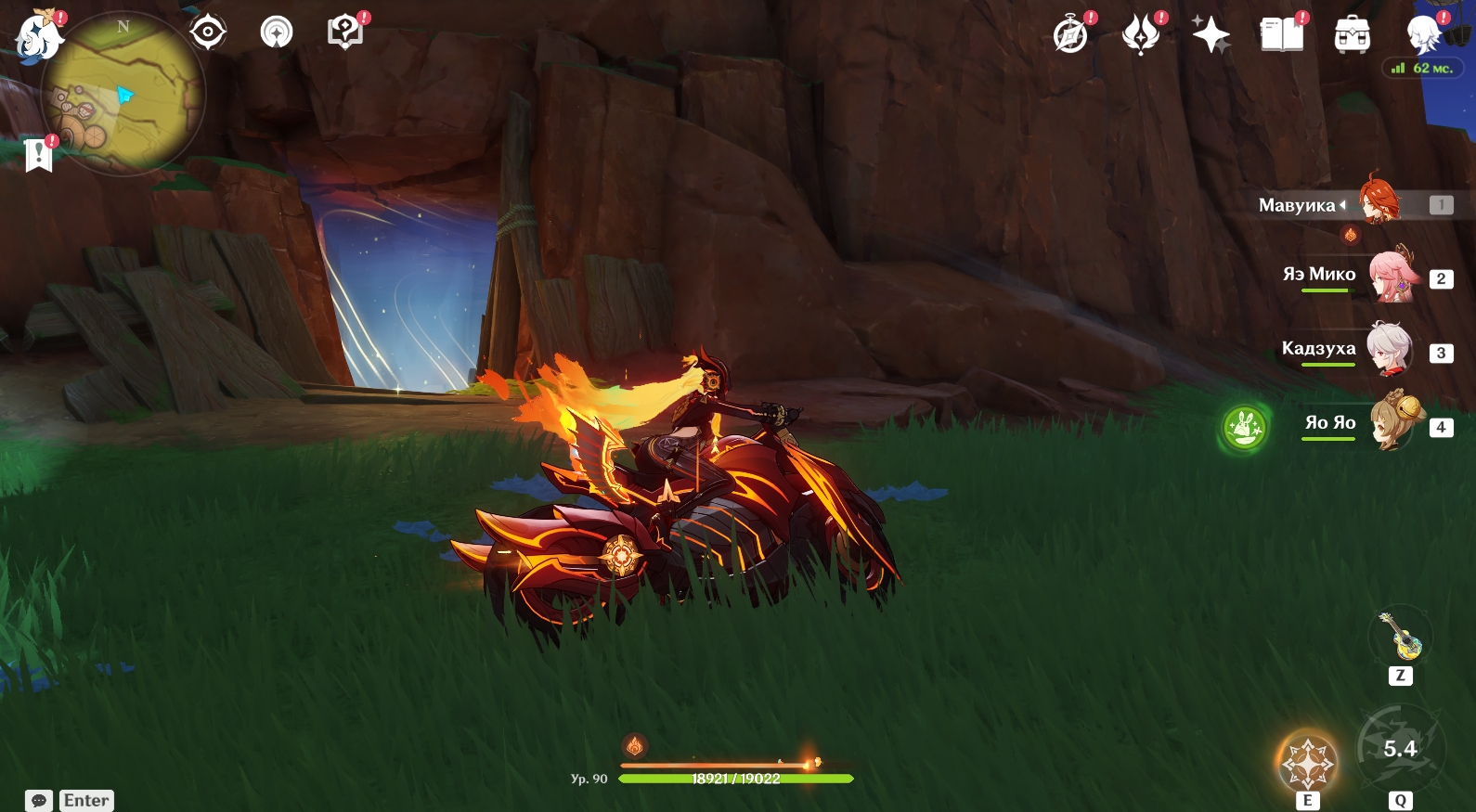The width and height of the screenshot is (1476, 812).
Task: Use the guitar gadget
Action: [x=1401, y=638]
